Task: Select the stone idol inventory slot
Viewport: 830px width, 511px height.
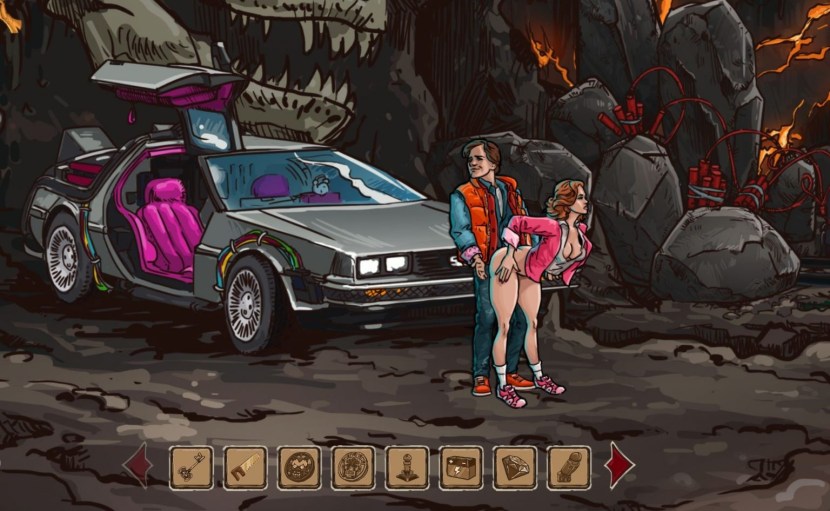Action: coord(569,467)
